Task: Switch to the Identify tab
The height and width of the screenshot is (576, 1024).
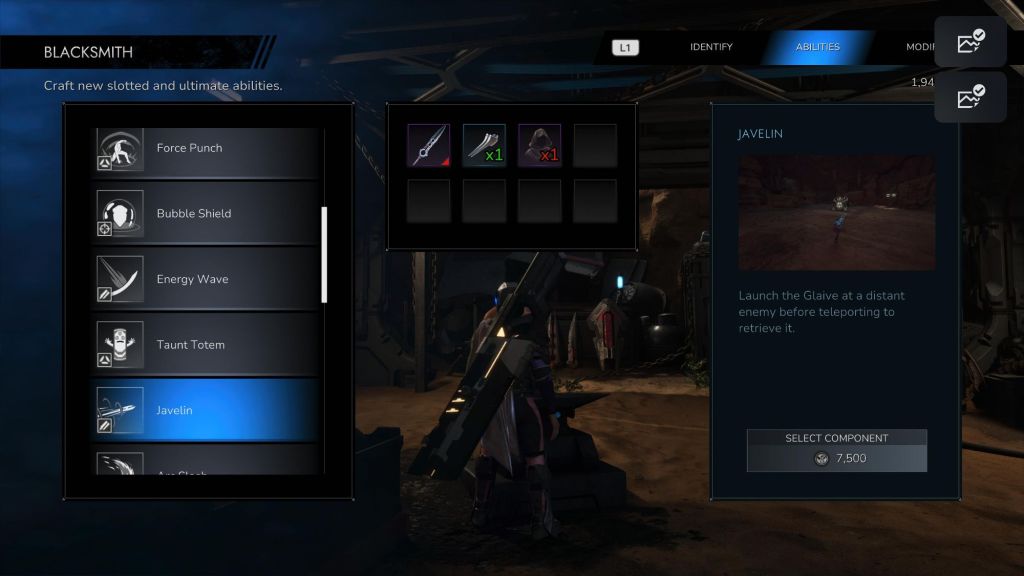Action: coord(711,47)
